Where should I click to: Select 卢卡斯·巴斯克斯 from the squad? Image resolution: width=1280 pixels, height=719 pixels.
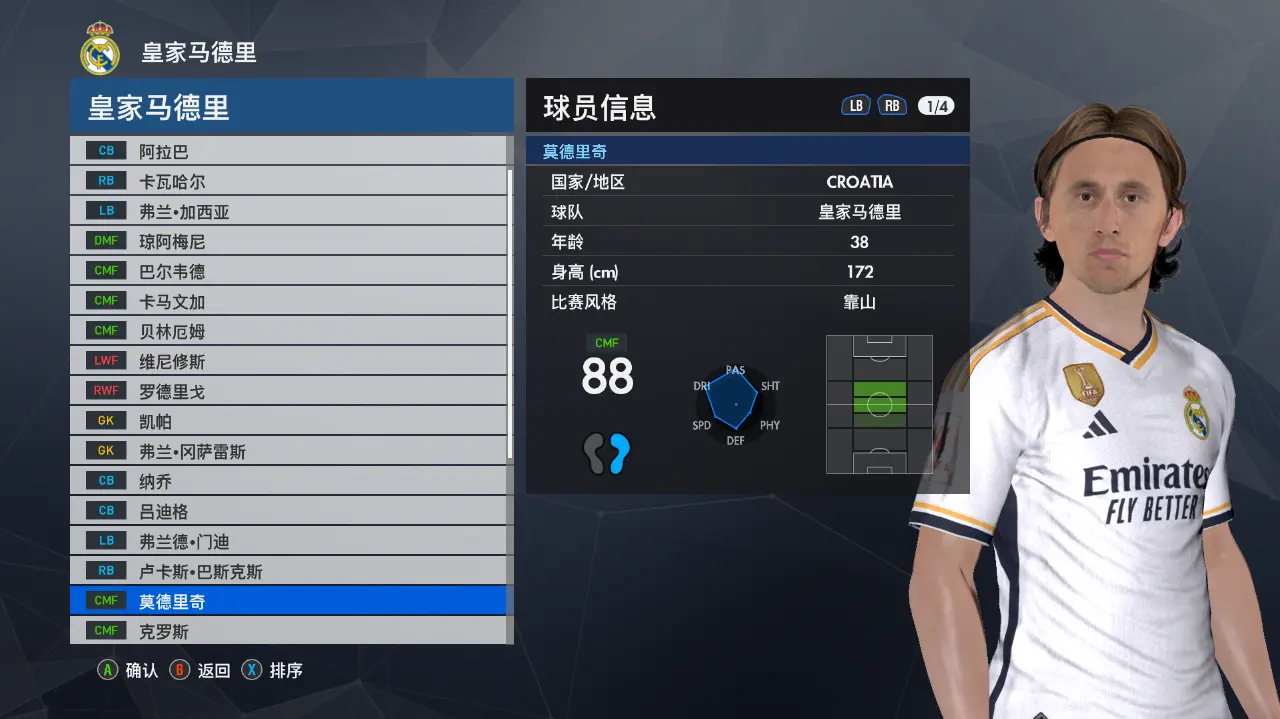(288, 571)
